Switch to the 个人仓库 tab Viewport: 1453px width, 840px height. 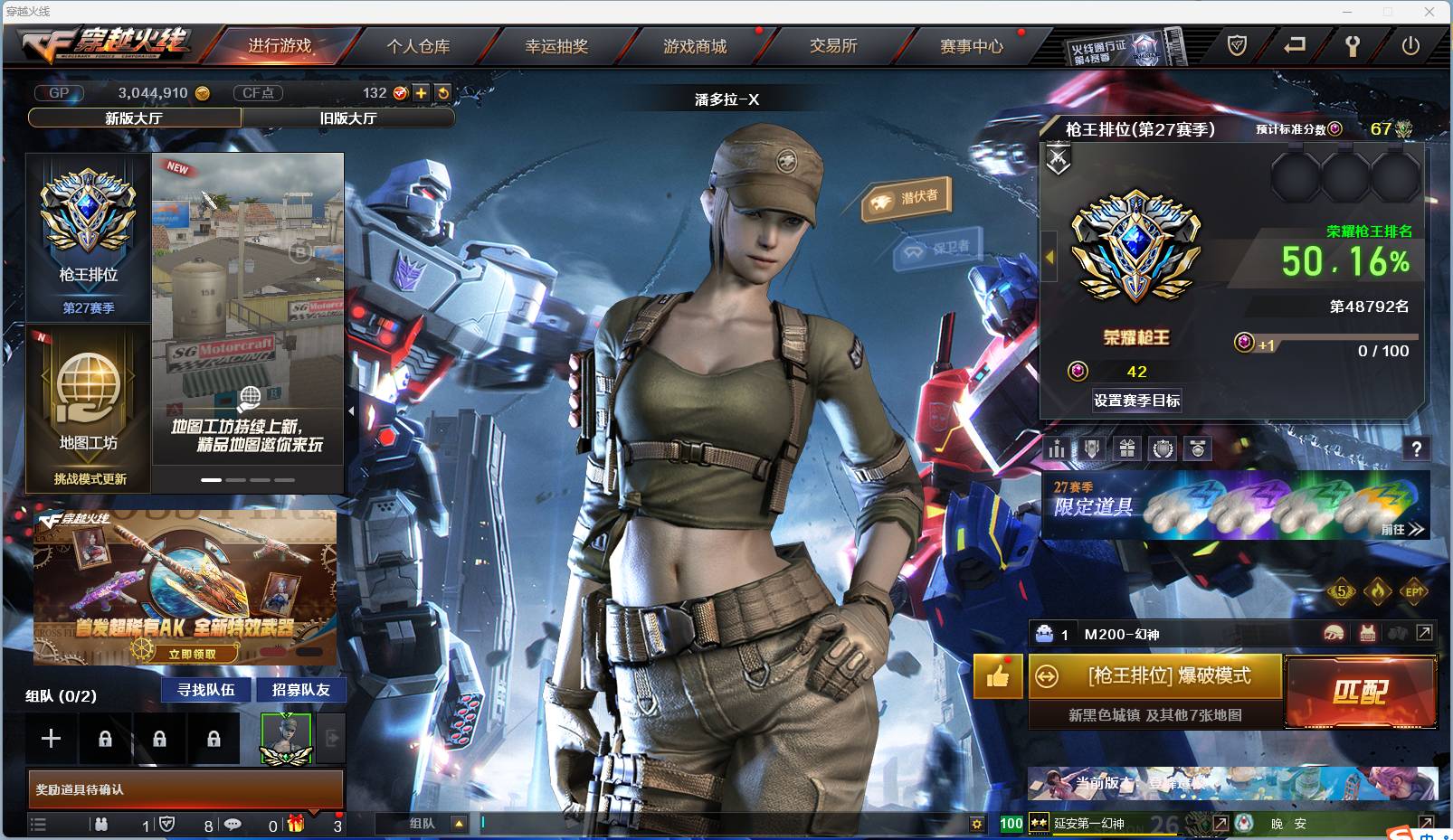[418, 48]
